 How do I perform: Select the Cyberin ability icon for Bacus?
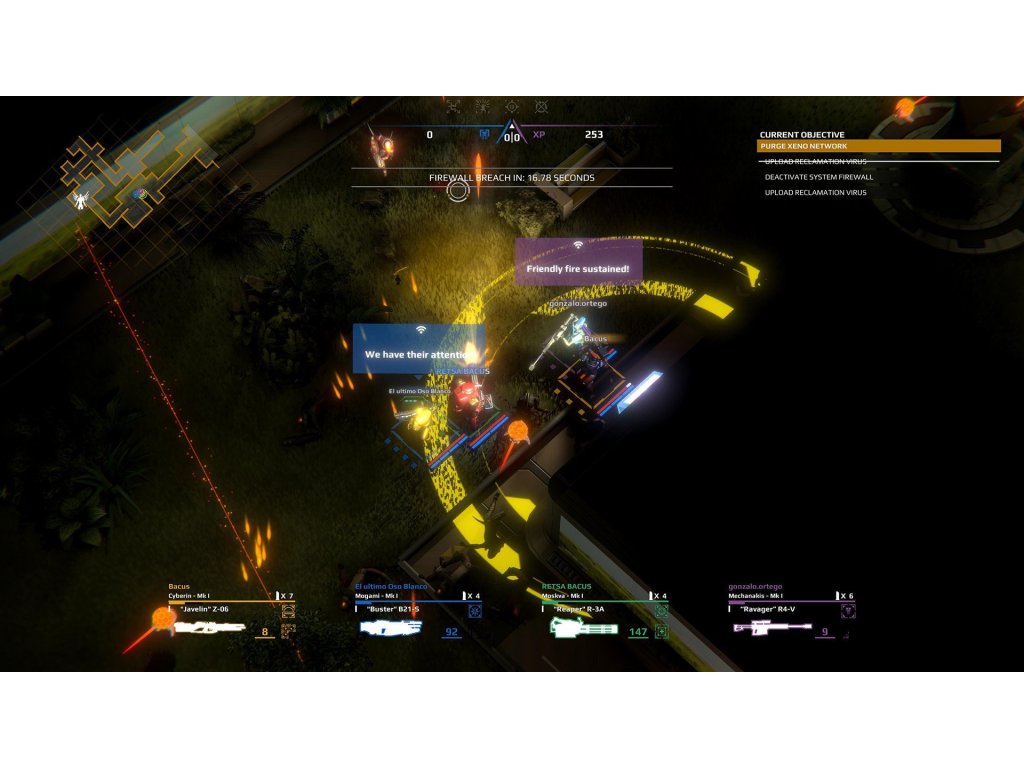288,611
